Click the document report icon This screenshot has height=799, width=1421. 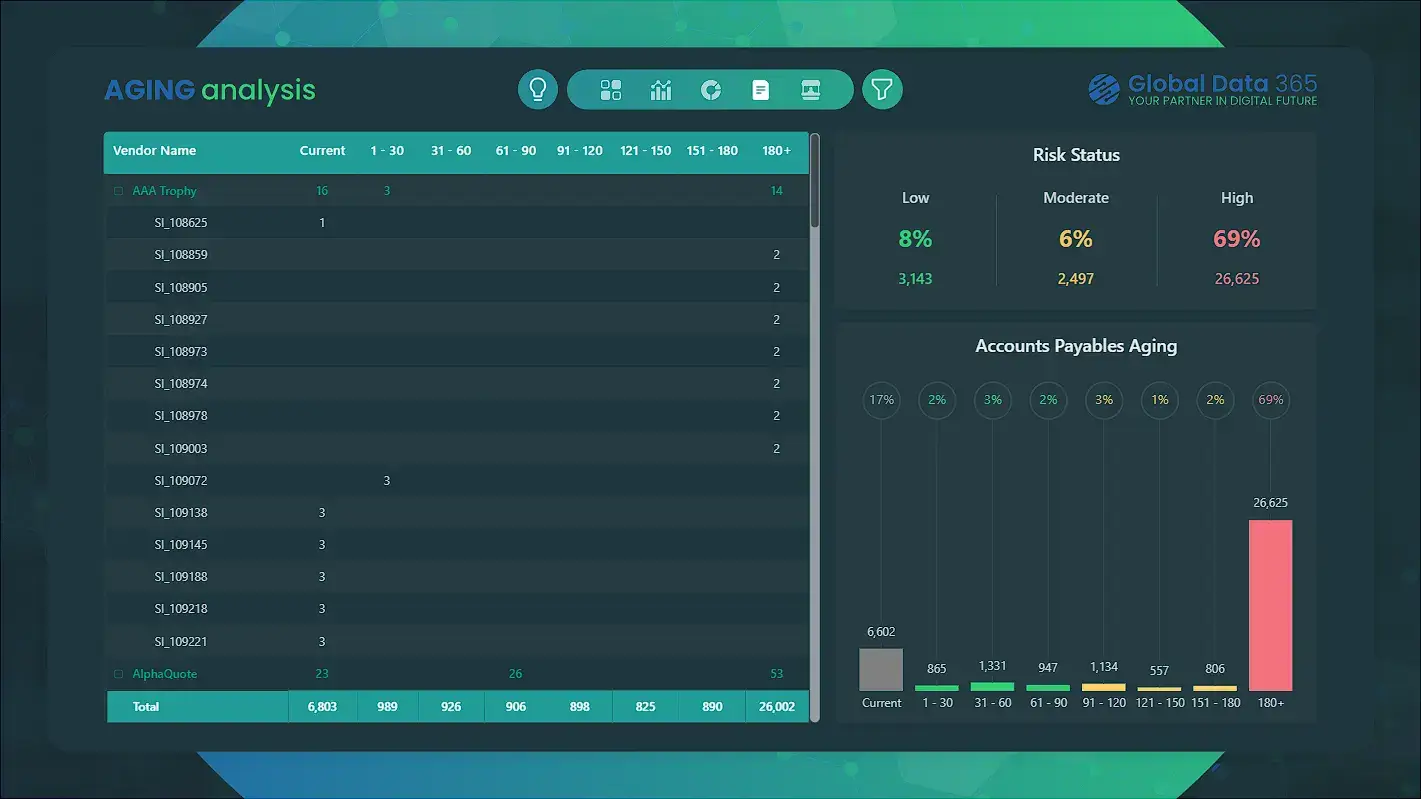coord(761,89)
